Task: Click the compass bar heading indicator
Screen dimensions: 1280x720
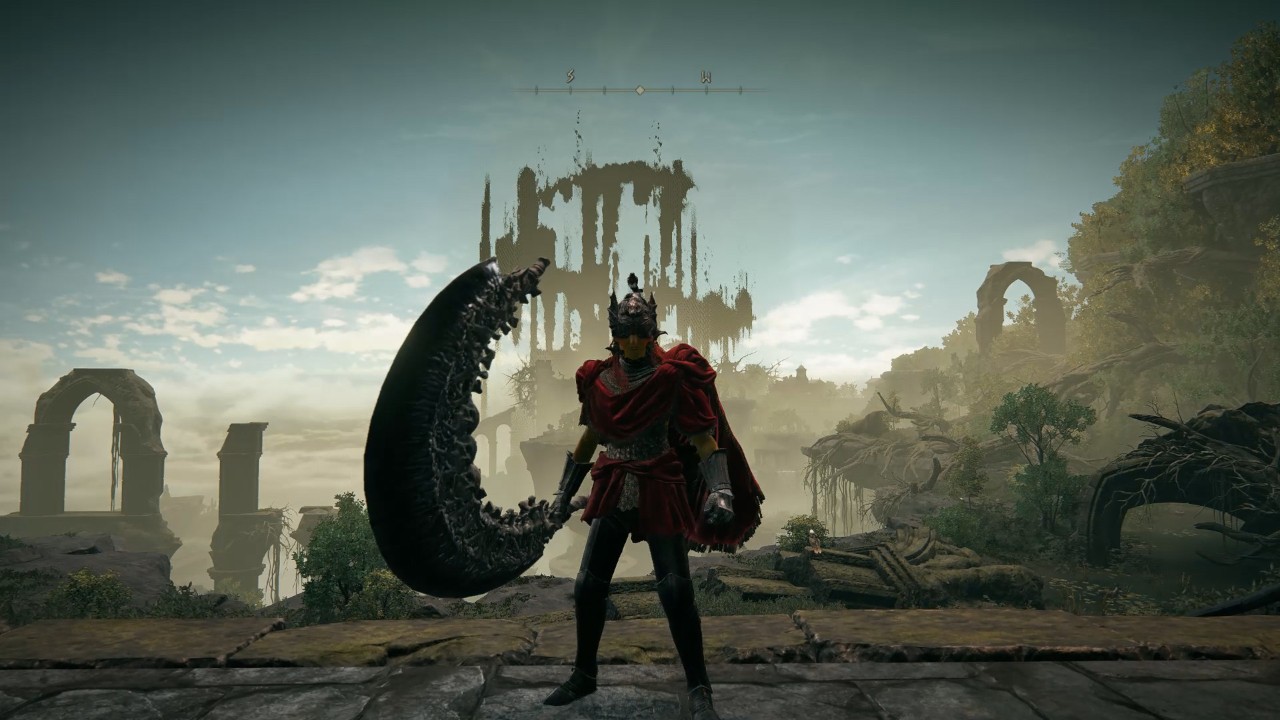Action: 639,90
